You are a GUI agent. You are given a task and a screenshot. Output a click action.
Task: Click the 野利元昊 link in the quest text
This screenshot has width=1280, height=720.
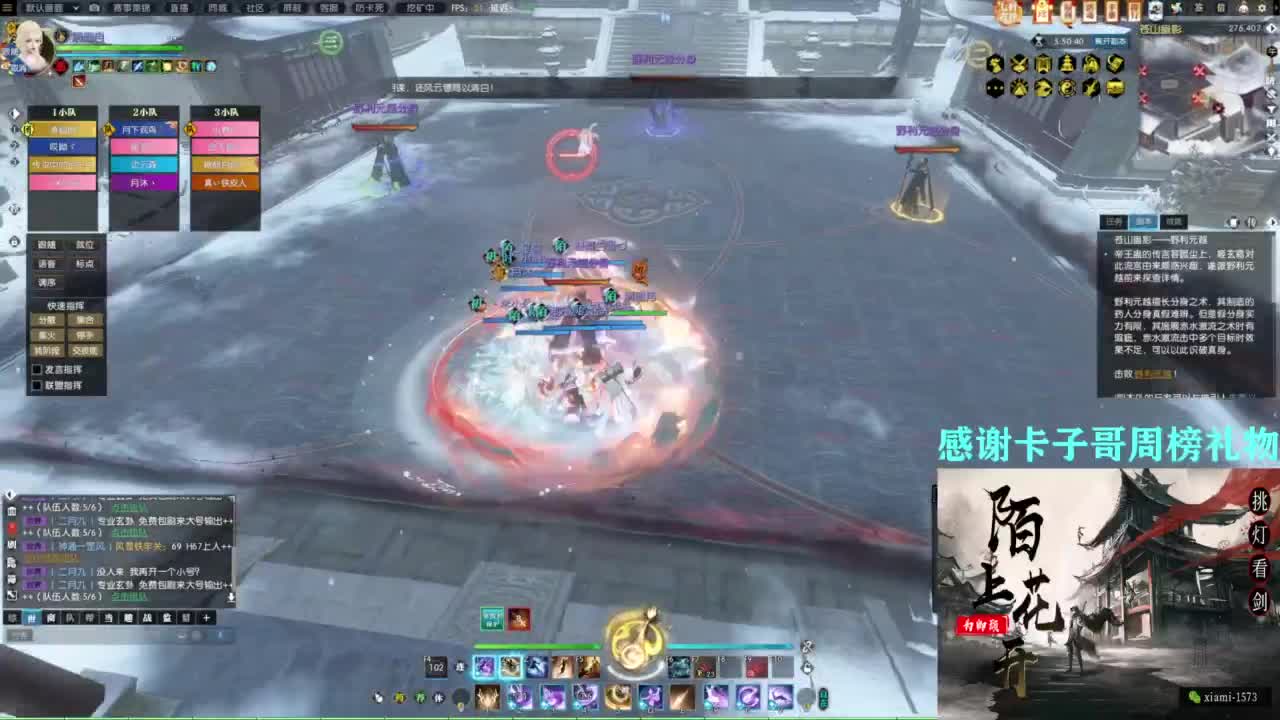pyautogui.click(x=1154, y=375)
